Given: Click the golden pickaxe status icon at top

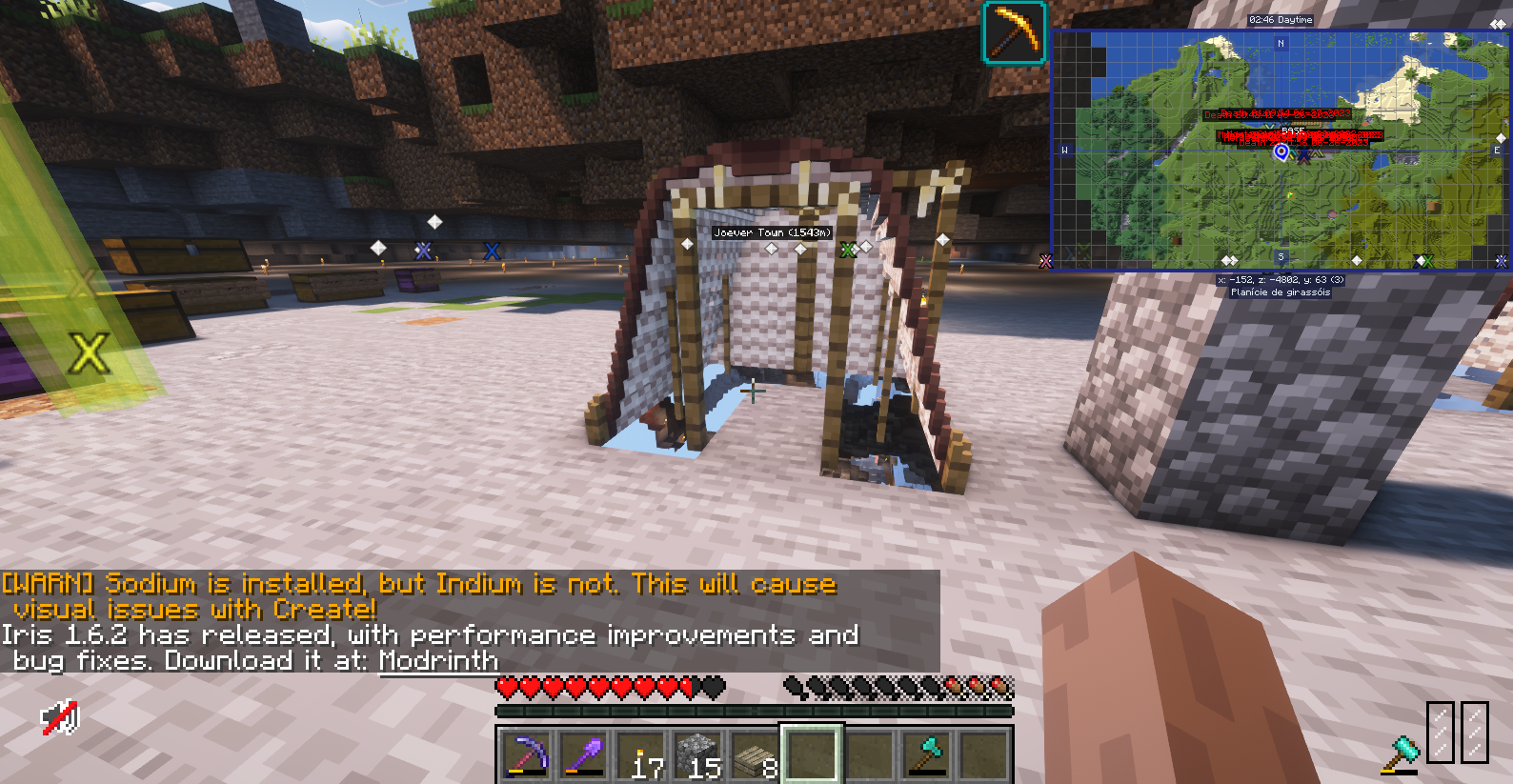Looking at the screenshot, I should (1013, 32).
